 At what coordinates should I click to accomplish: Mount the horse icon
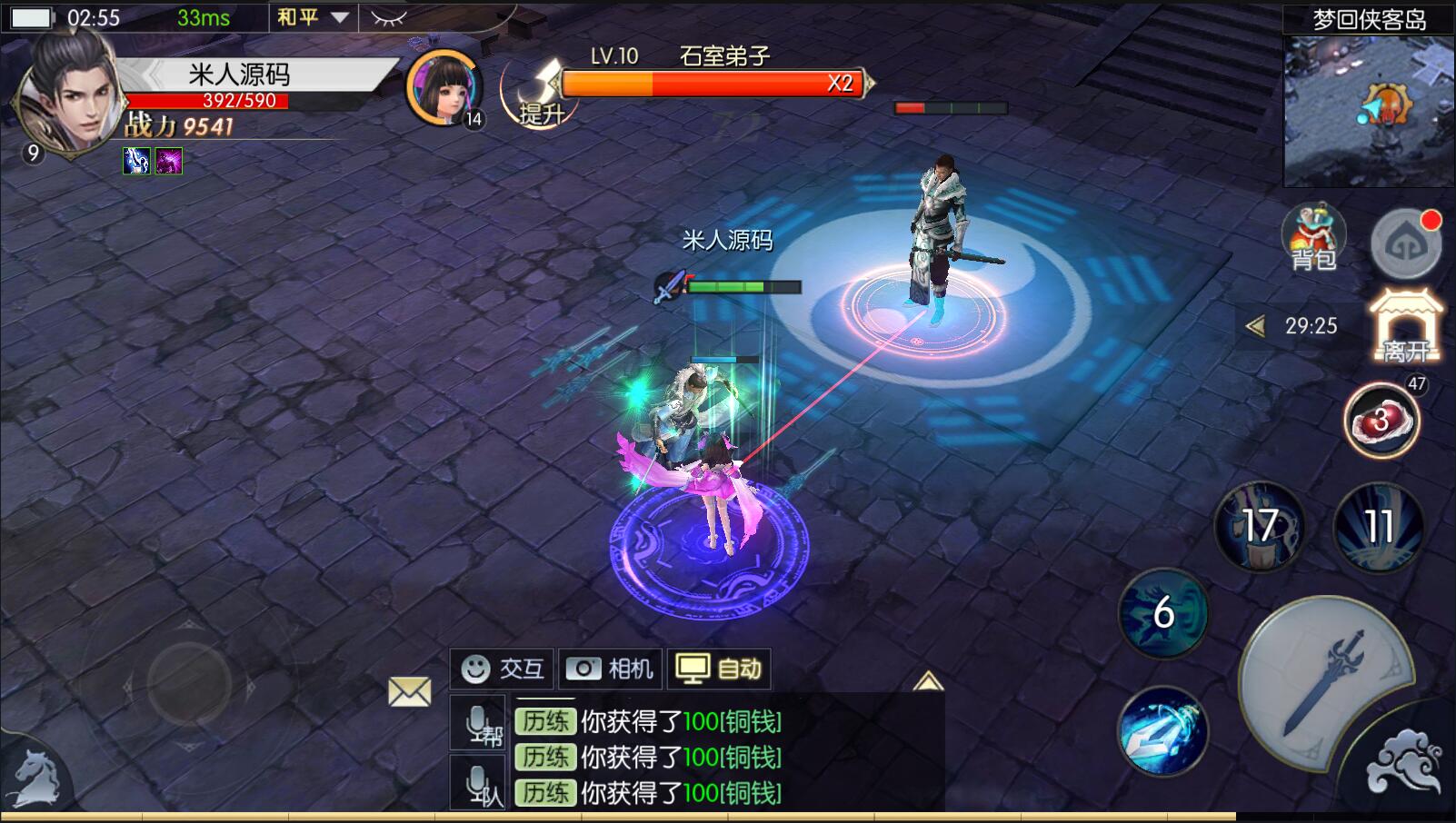pyautogui.click(x=35, y=779)
